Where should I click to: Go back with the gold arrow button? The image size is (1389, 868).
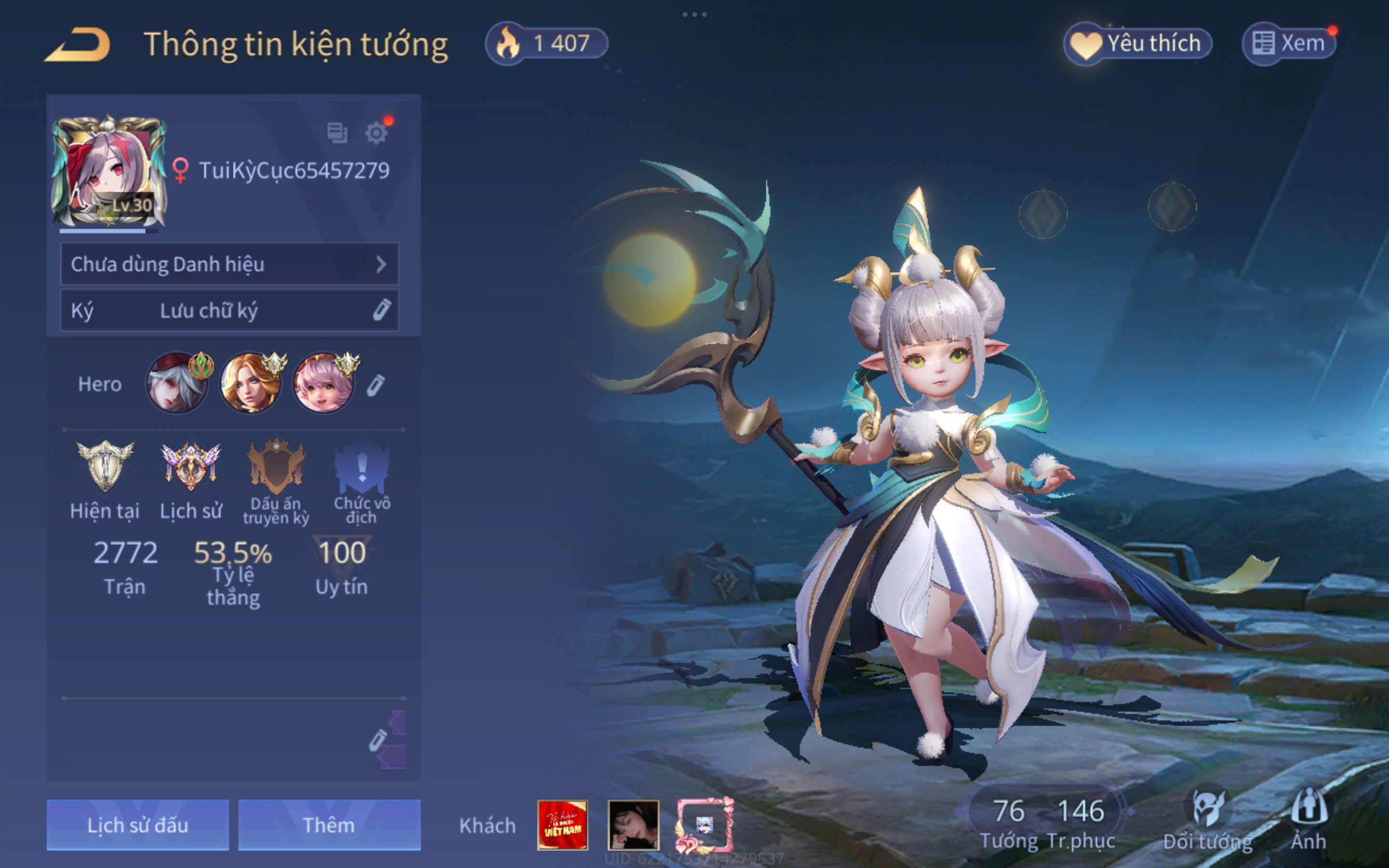click(78, 45)
